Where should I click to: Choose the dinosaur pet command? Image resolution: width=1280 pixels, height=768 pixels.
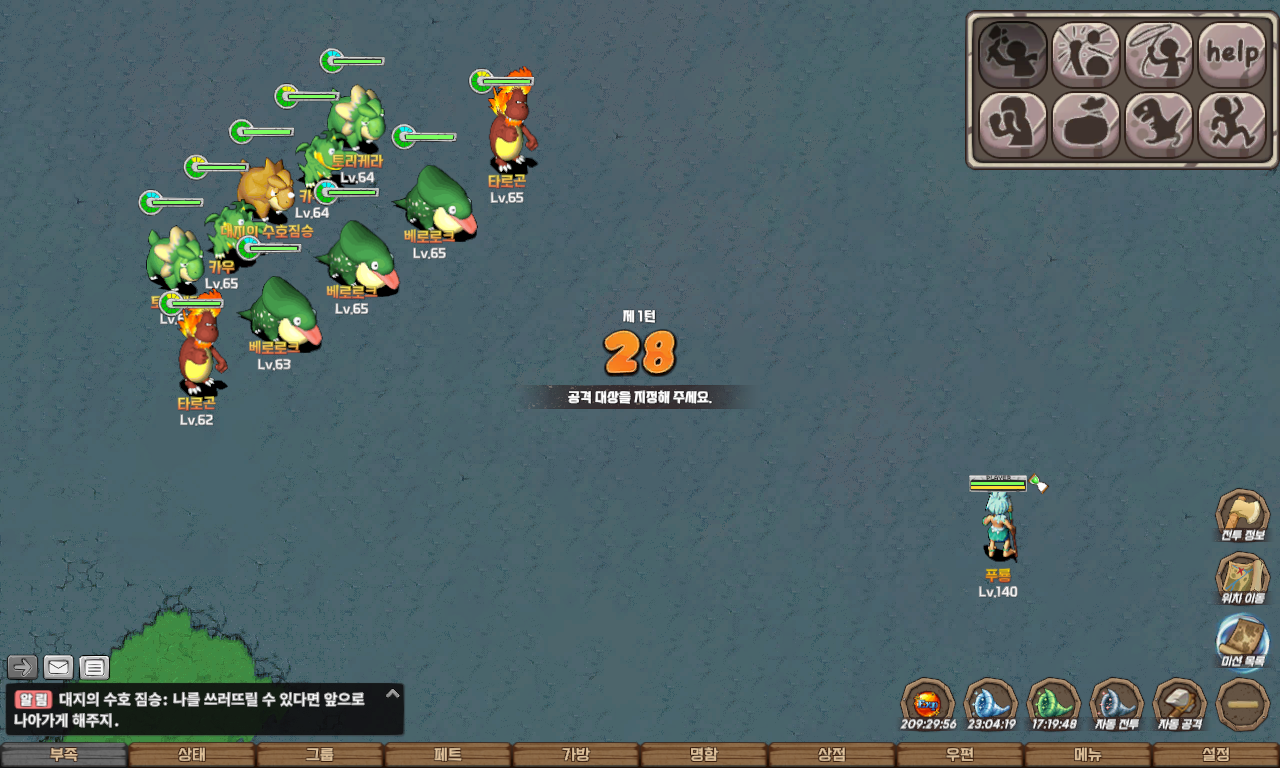click(1159, 125)
